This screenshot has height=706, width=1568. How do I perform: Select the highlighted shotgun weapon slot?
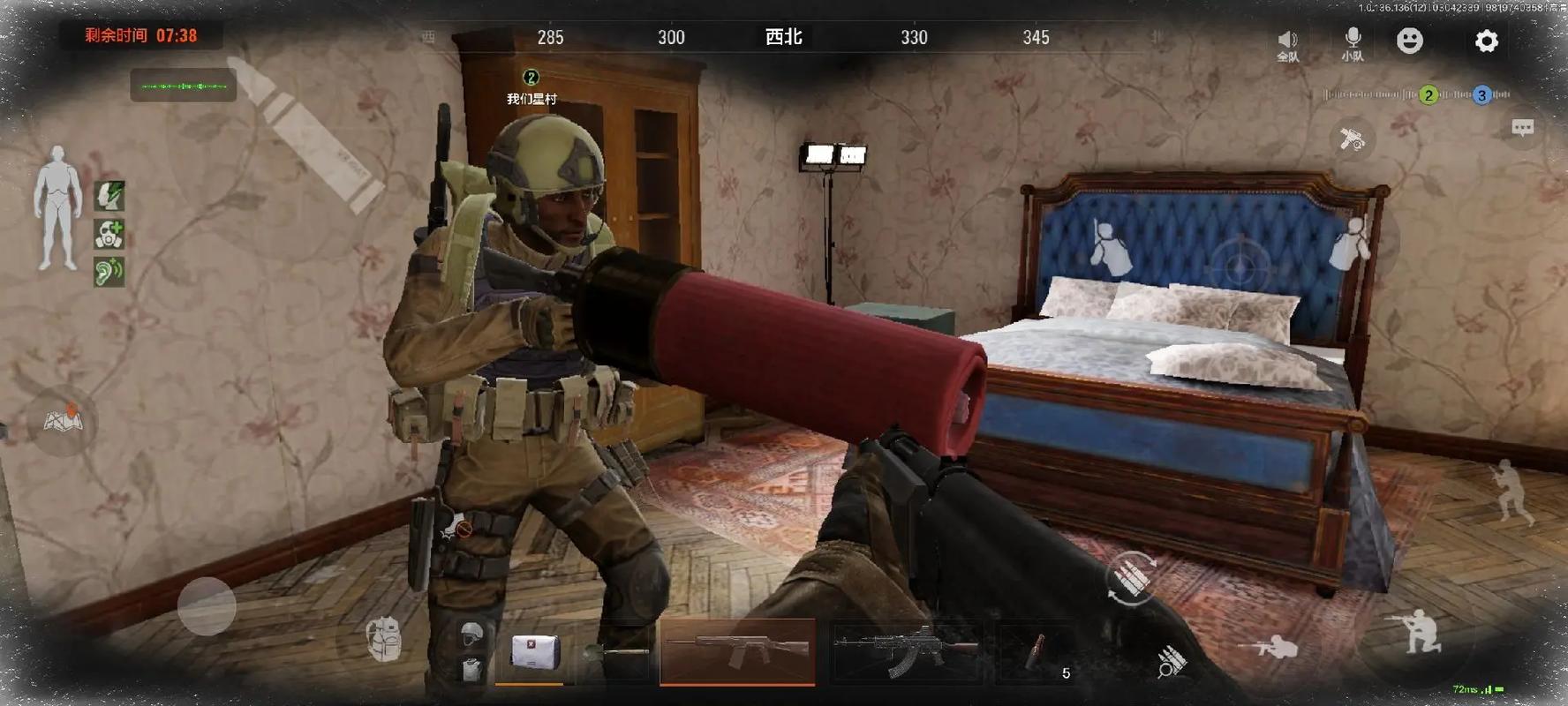[x=737, y=651]
